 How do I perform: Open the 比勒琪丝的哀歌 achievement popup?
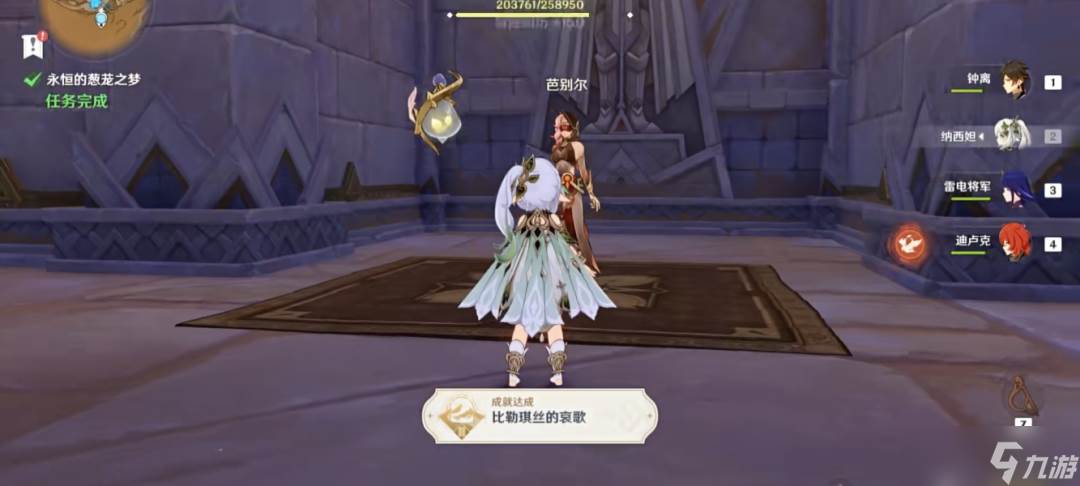click(540, 415)
